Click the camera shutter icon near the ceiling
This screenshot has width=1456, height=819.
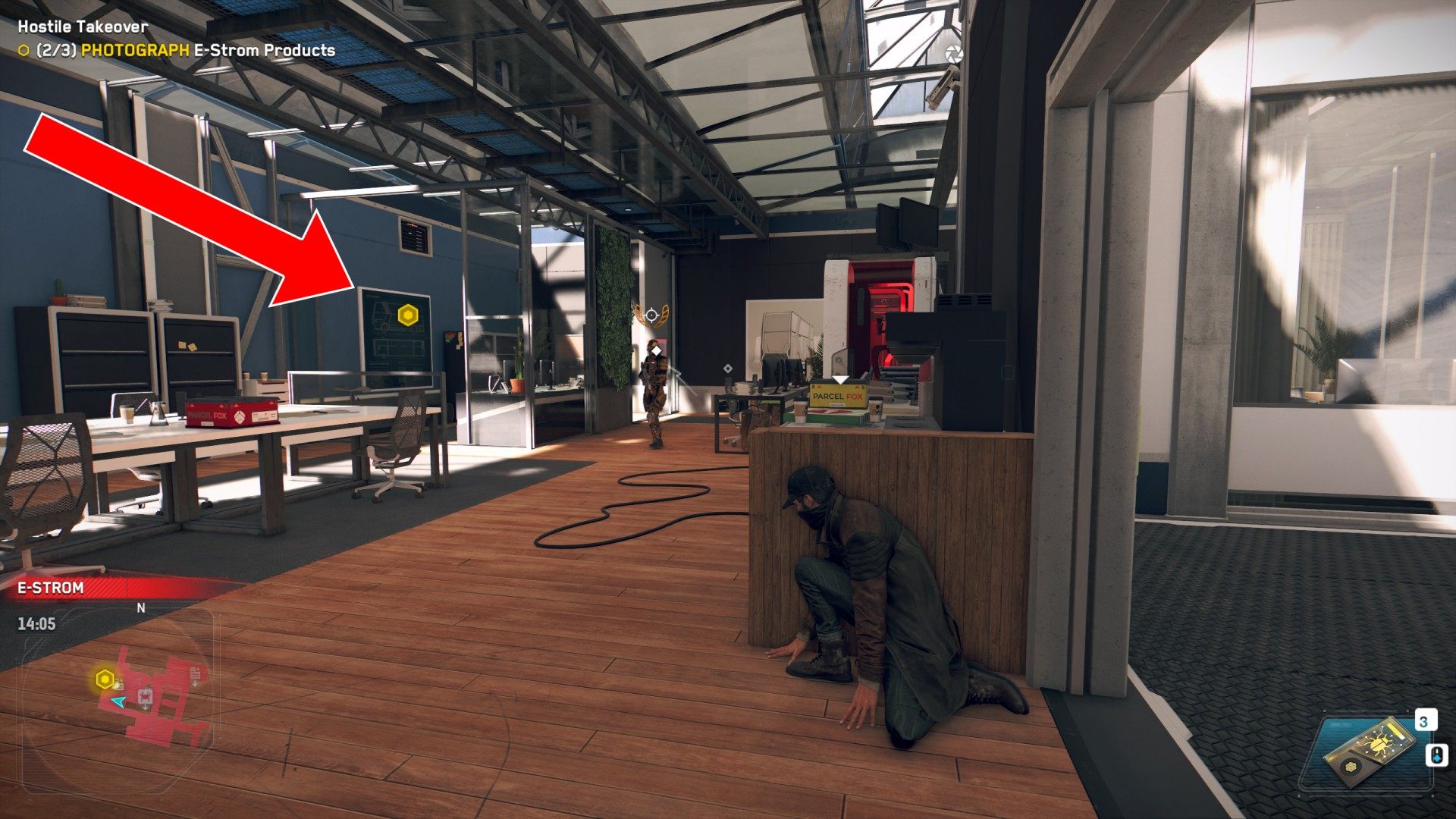tap(953, 54)
